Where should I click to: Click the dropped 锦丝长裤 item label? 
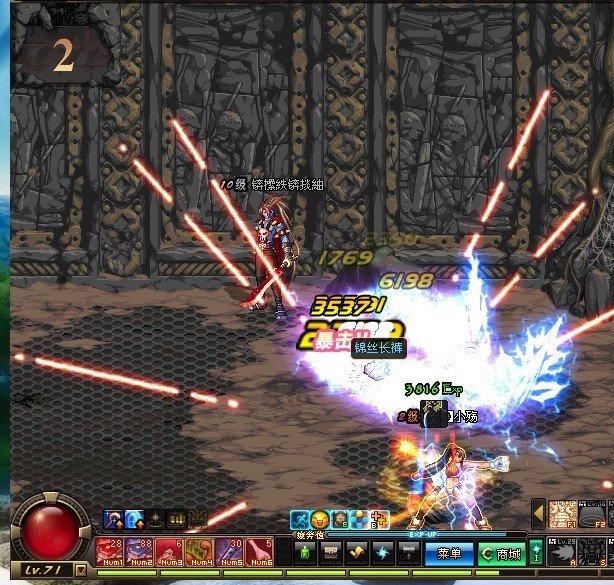click(379, 347)
